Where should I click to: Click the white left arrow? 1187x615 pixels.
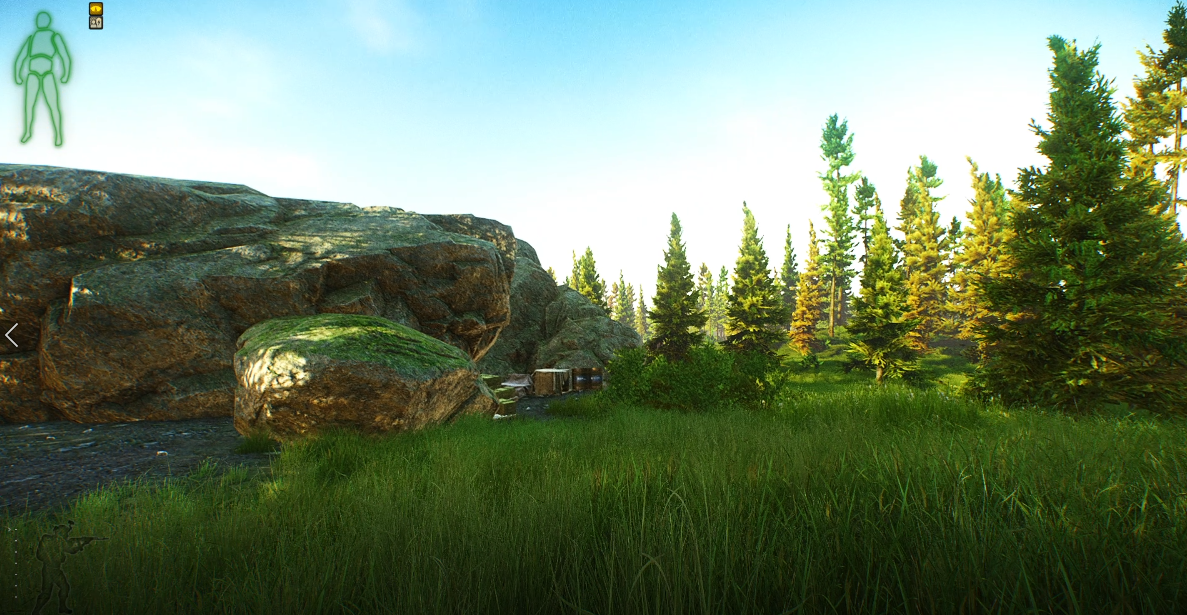(11, 335)
